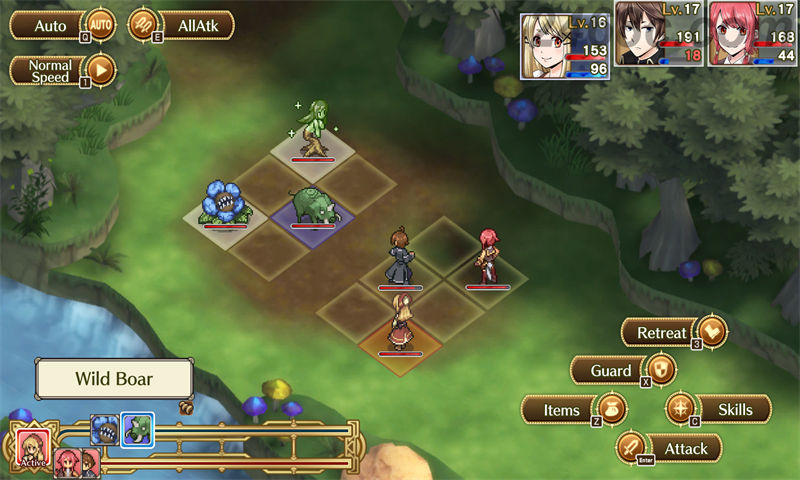Toggle the Auto battle button
Screen dimensions: 800x480
62,24
